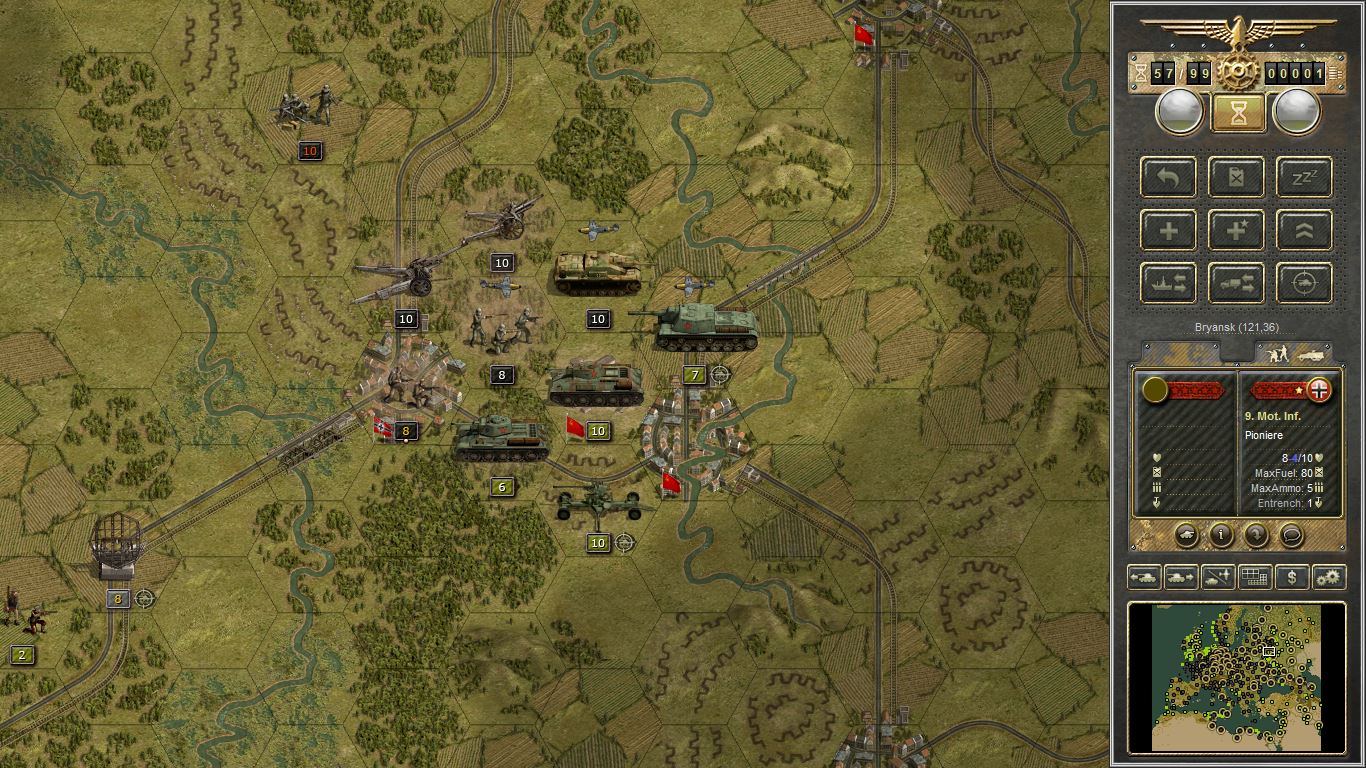Toggle sea transport for the unit
The width and height of the screenshot is (1366, 768).
click(x=1168, y=283)
